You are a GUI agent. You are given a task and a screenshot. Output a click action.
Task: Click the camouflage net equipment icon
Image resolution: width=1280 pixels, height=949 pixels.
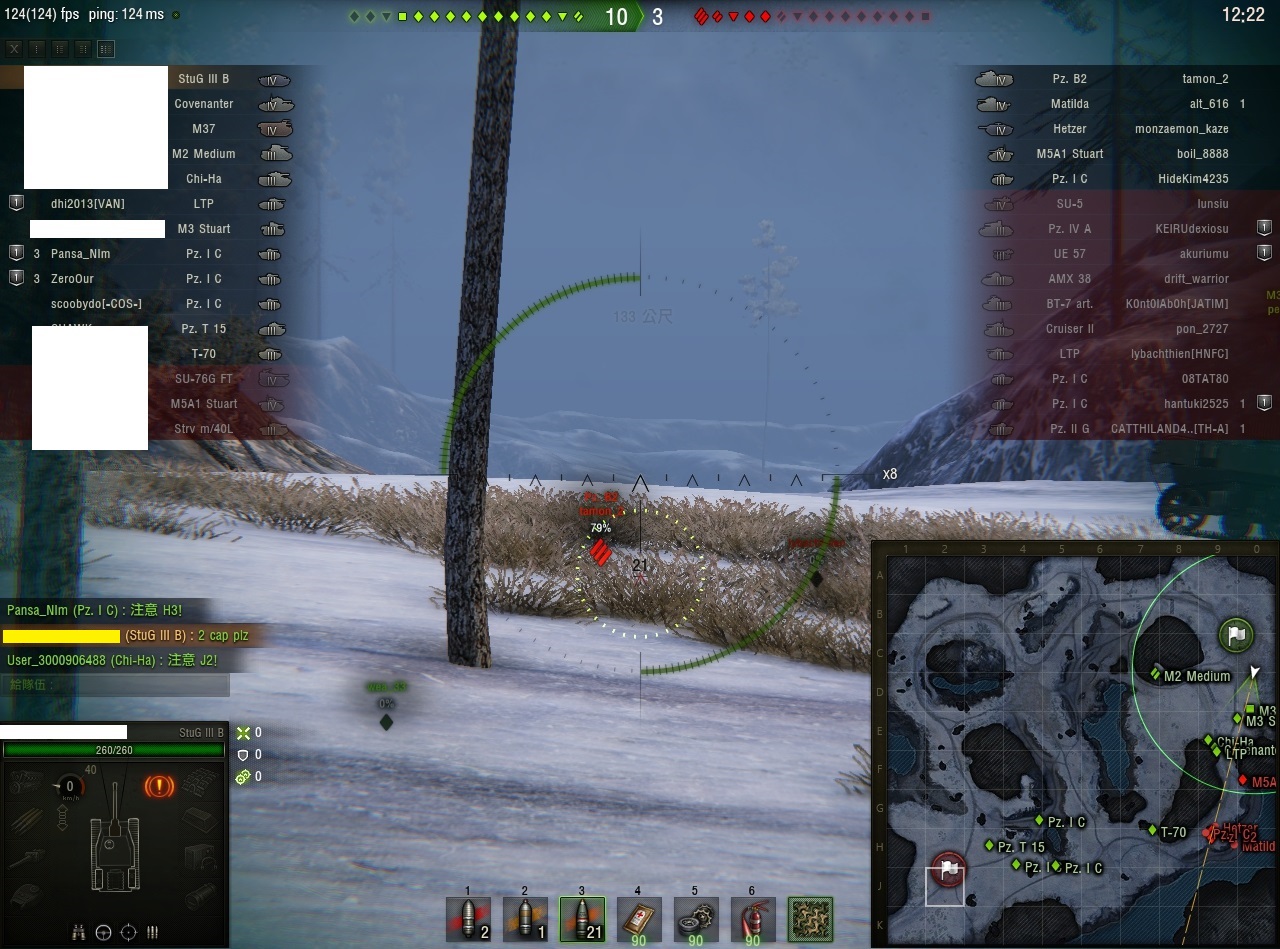[810, 919]
